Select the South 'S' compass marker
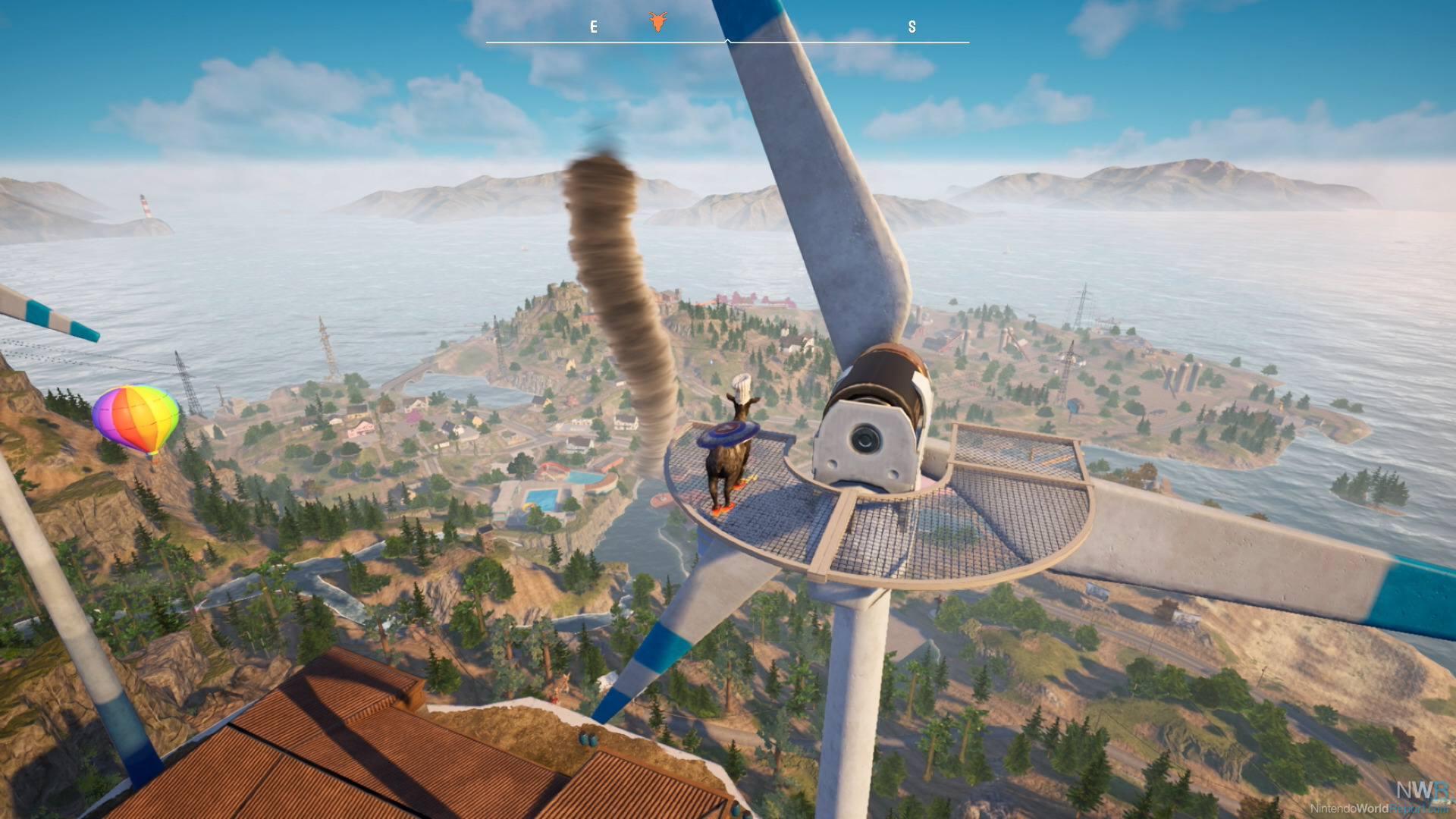Viewport: 1456px width, 819px height. 912,27
